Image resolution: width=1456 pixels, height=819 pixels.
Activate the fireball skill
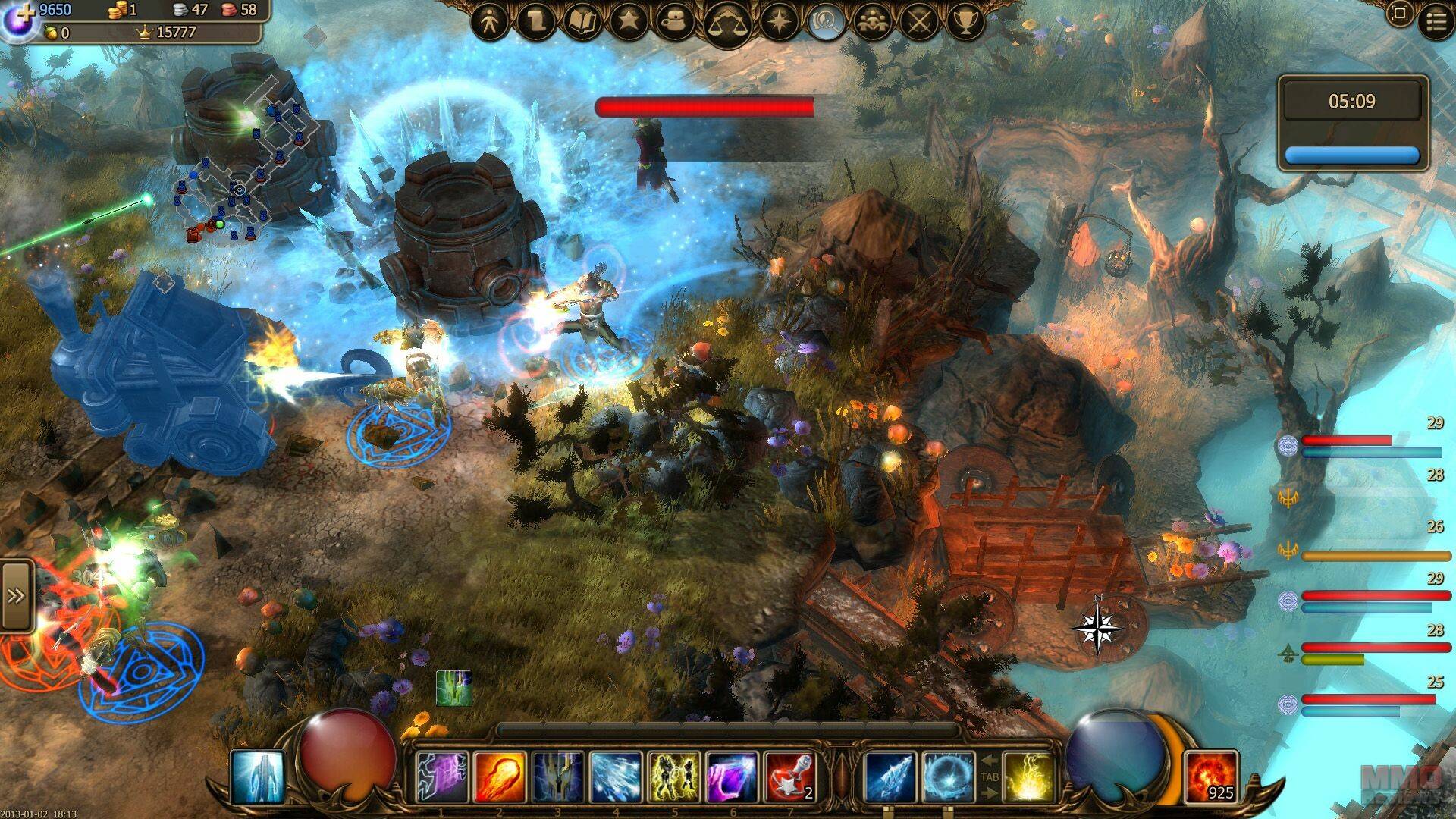[x=500, y=777]
